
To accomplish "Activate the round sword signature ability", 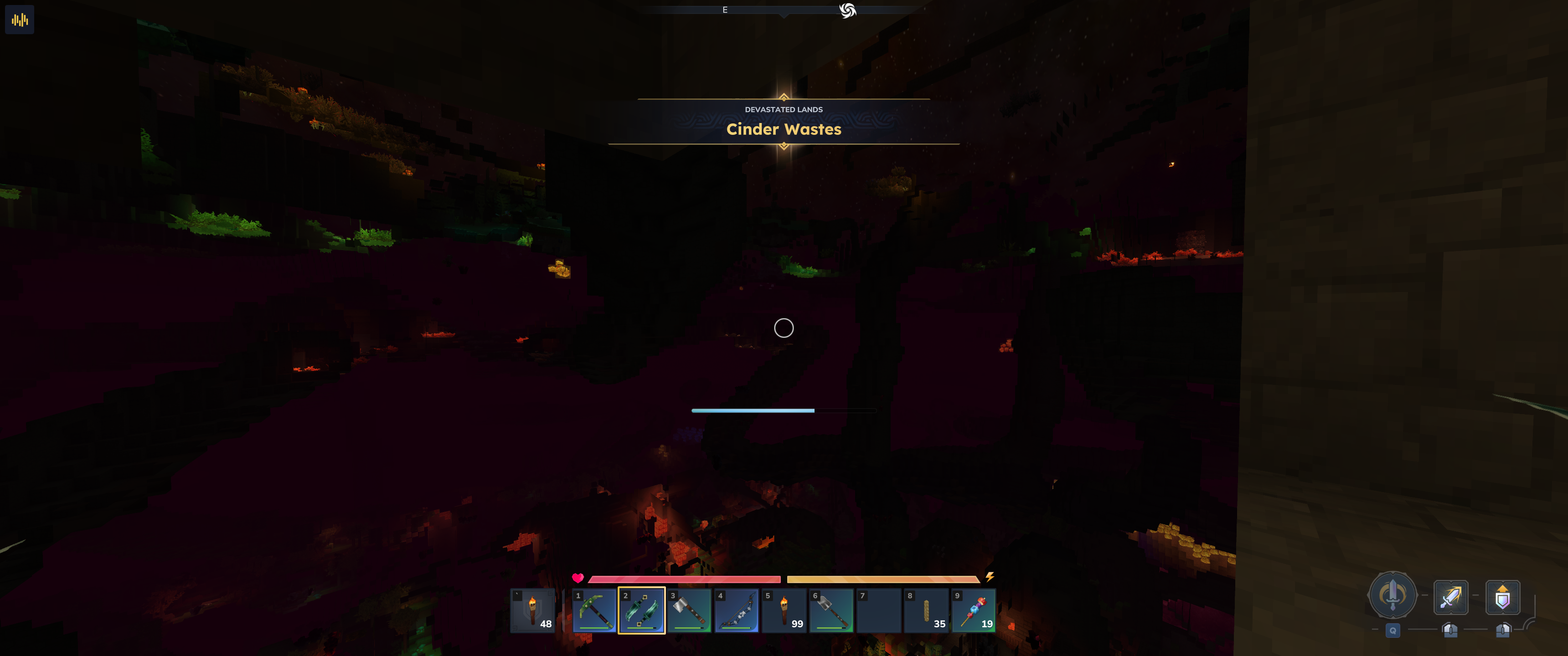I will pos(1392,595).
